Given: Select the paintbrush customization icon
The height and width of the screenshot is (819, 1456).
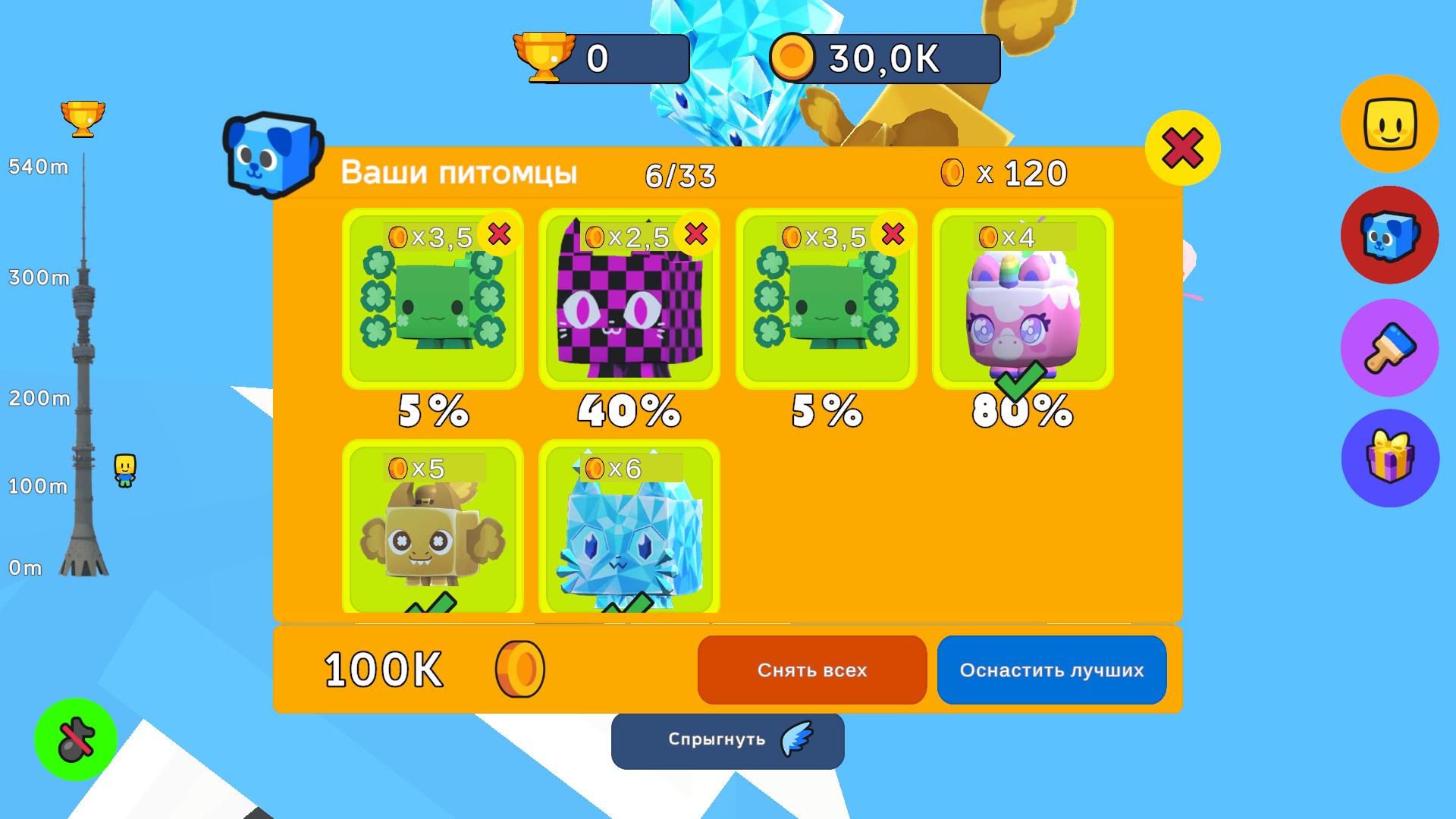Looking at the screenshot, I should (x=1390, y=347).
